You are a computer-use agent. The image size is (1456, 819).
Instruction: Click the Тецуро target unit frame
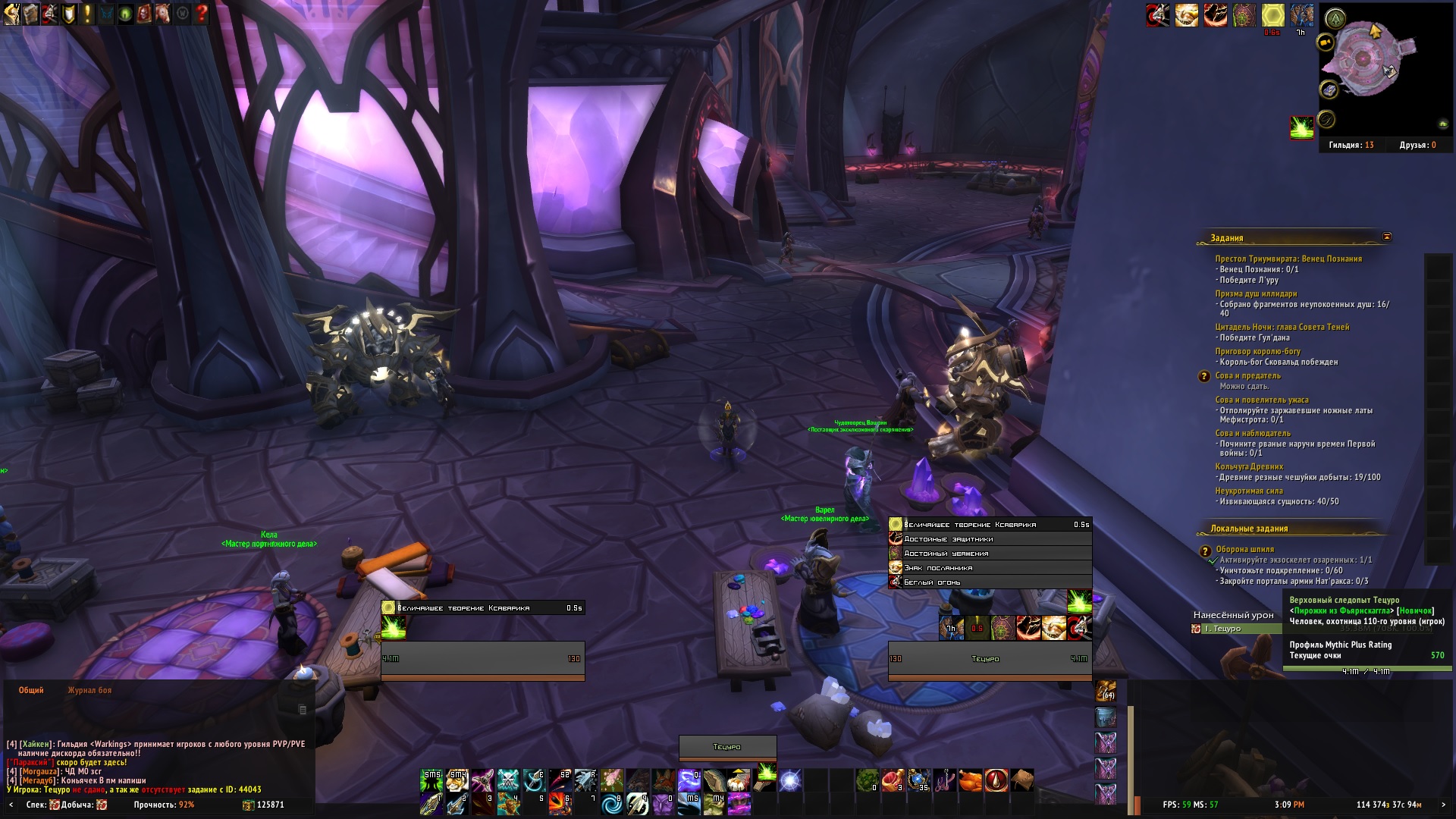[990, 659]
